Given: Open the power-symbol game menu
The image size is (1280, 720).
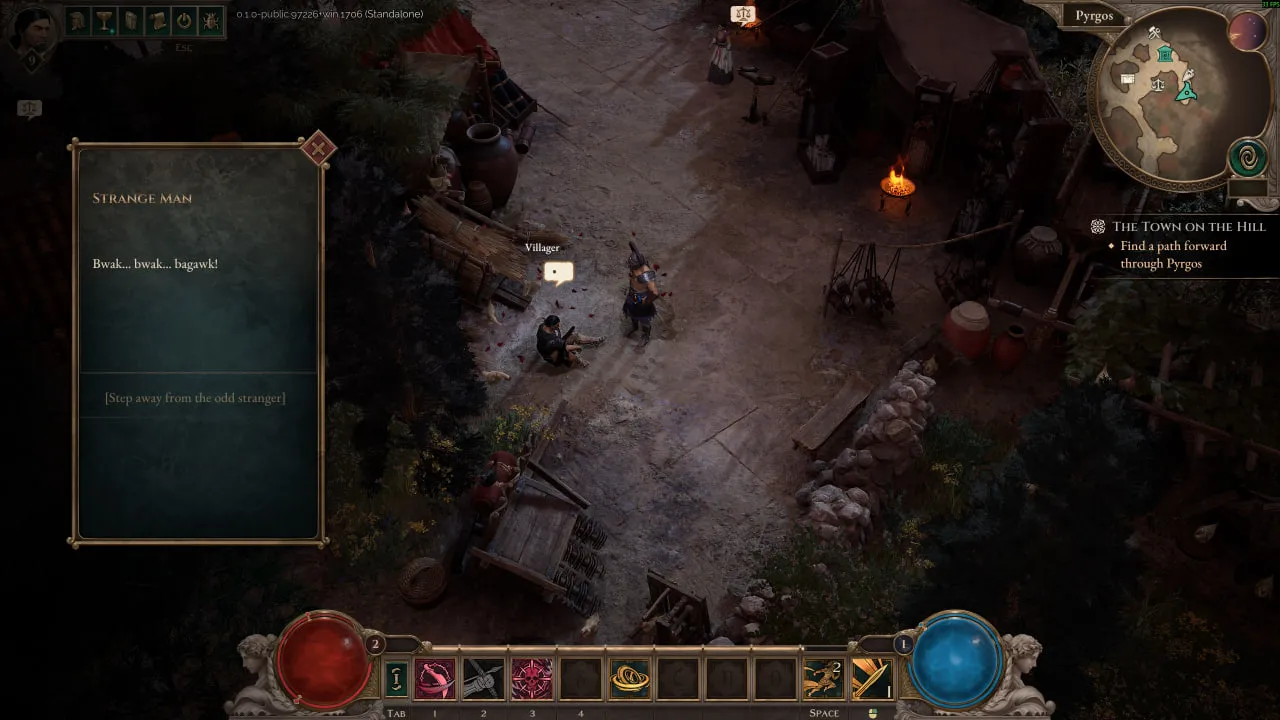Looking at the screenshot, I should [x=184, y=20].
